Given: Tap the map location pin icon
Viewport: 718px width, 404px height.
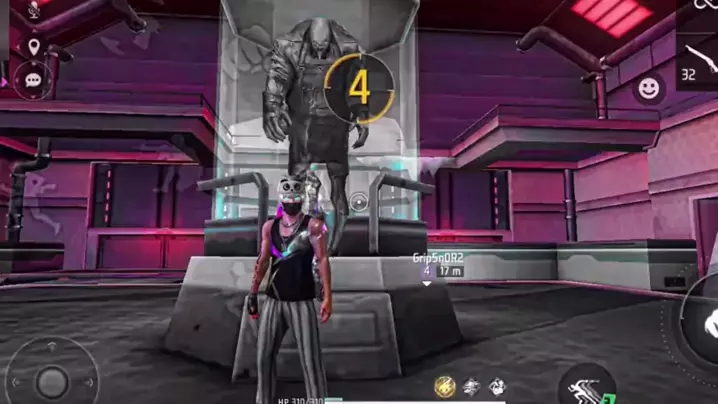Looking at the screenshot, I should coord(34,46).
